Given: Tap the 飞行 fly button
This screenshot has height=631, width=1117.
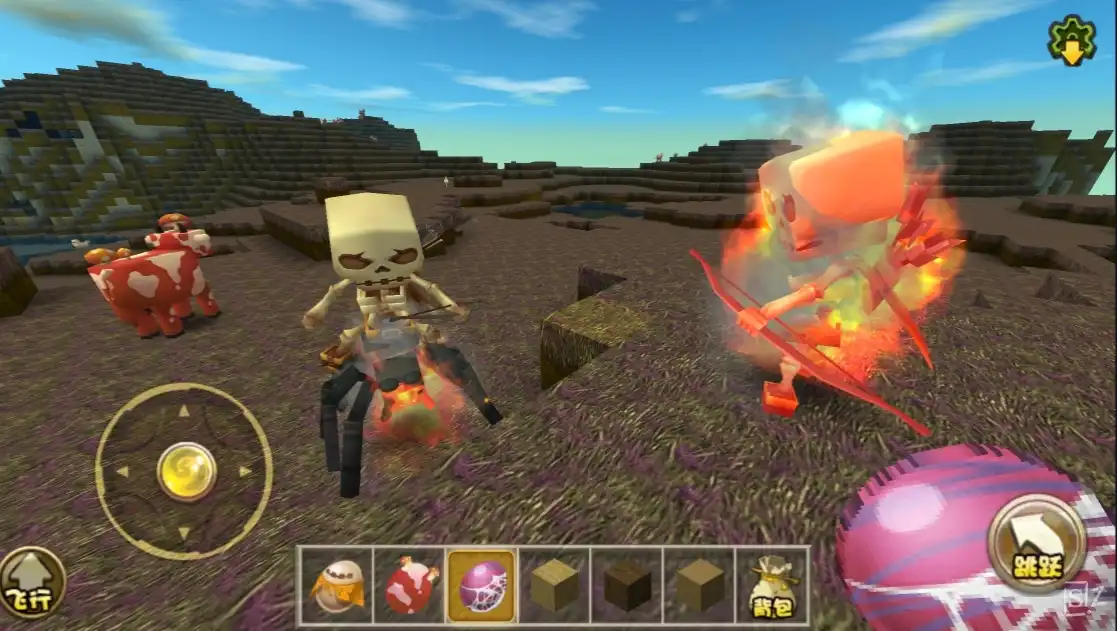Looking at the screenshot, I should pyautogui.click(x=33, y=583).
